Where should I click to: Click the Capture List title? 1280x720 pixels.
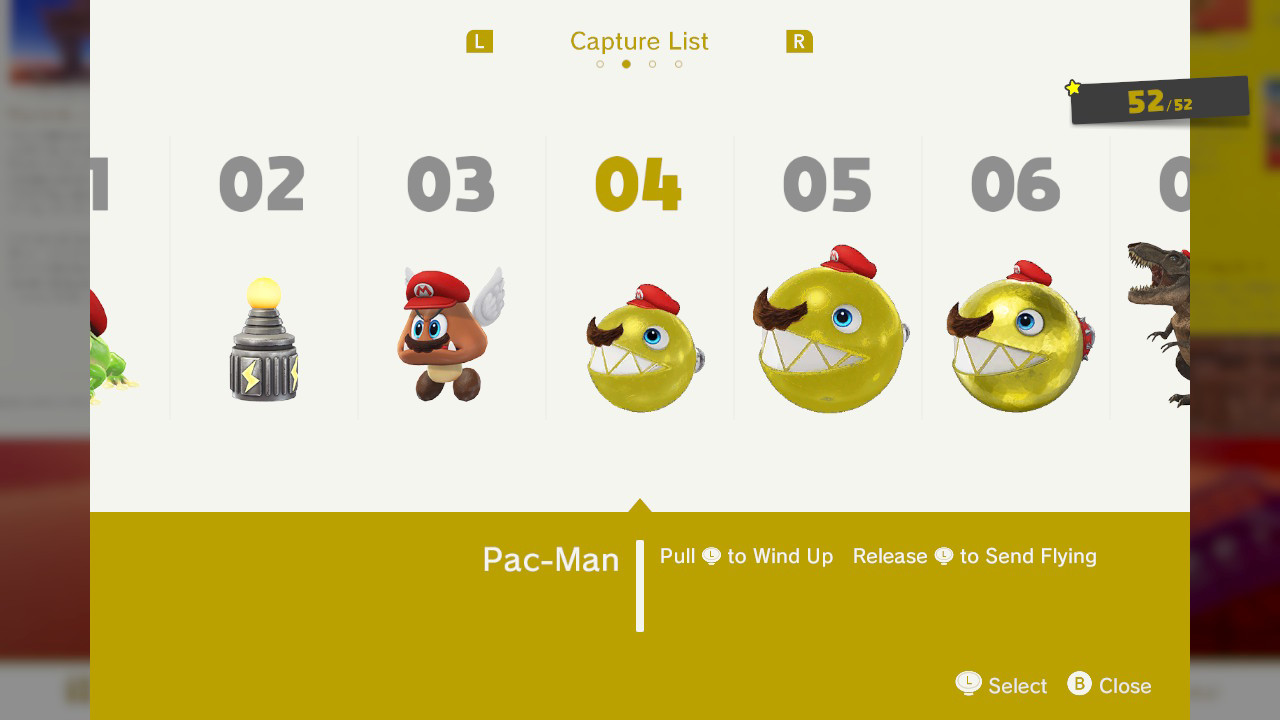click(x=639, y=41)
